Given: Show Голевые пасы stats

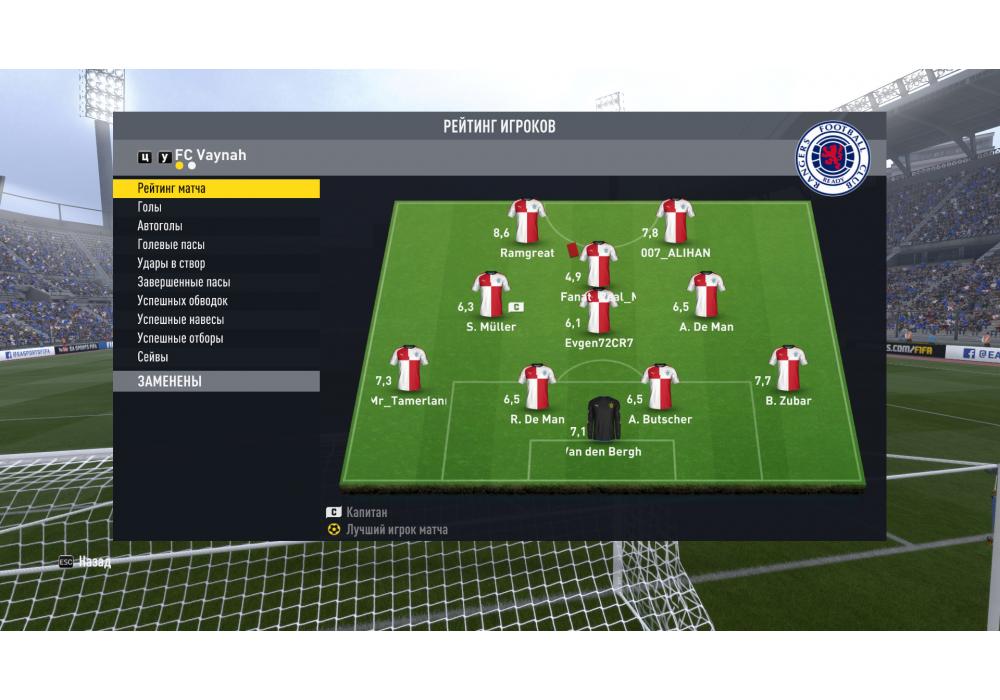Looking at the screenshot, I should pos(216,245).
